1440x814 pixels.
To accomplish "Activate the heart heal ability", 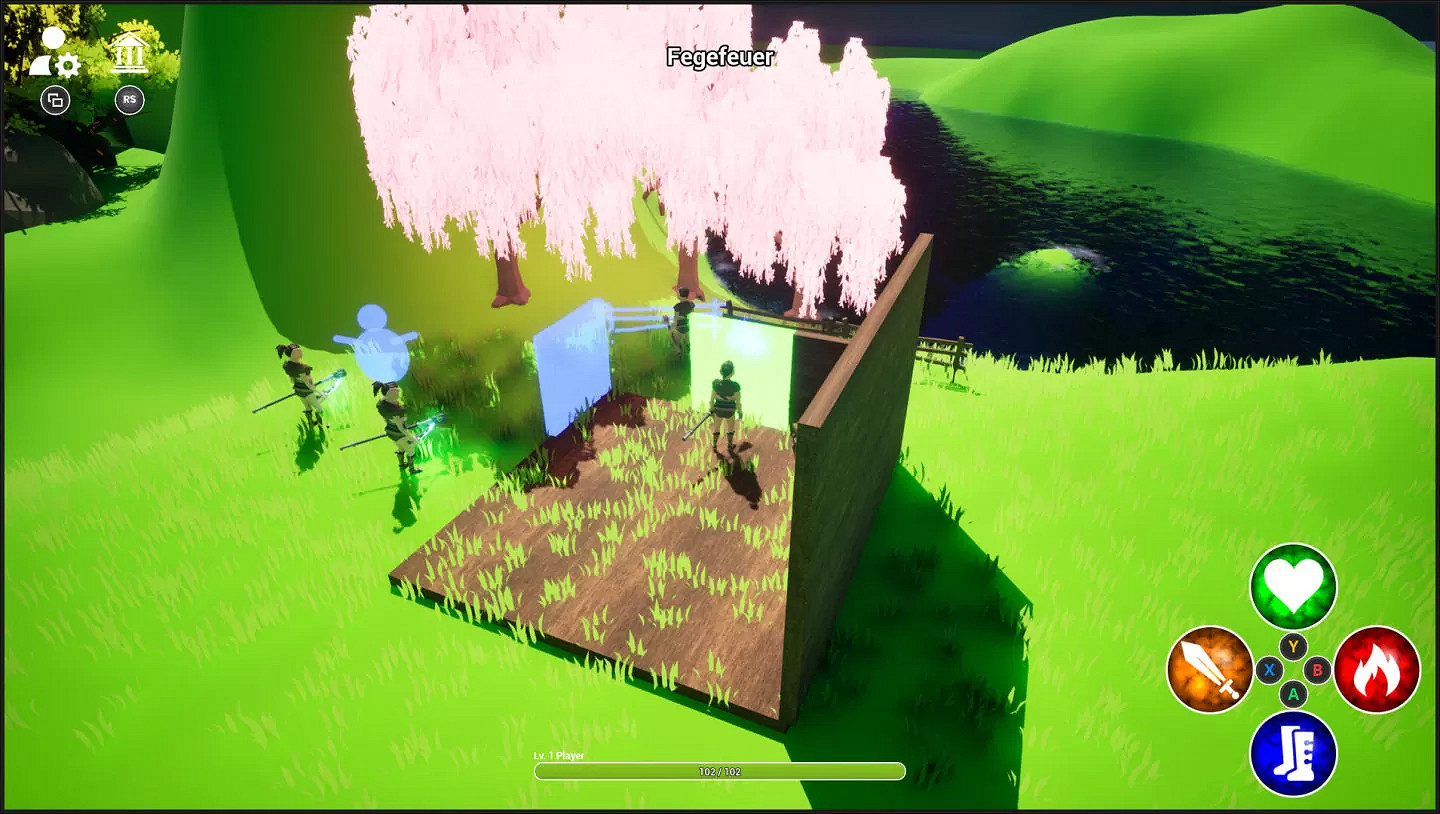I will [1293, 588].
